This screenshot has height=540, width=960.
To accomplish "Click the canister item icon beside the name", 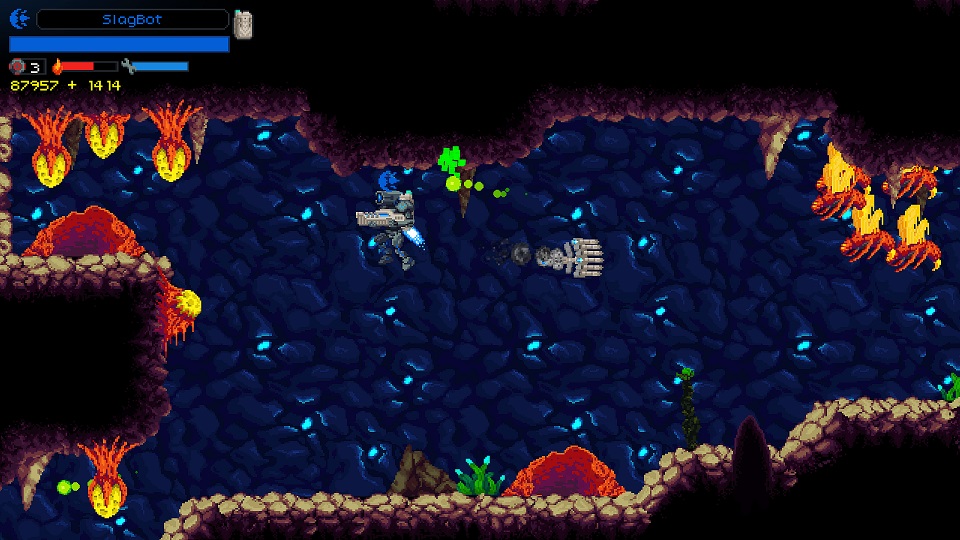I will (243, 24).
